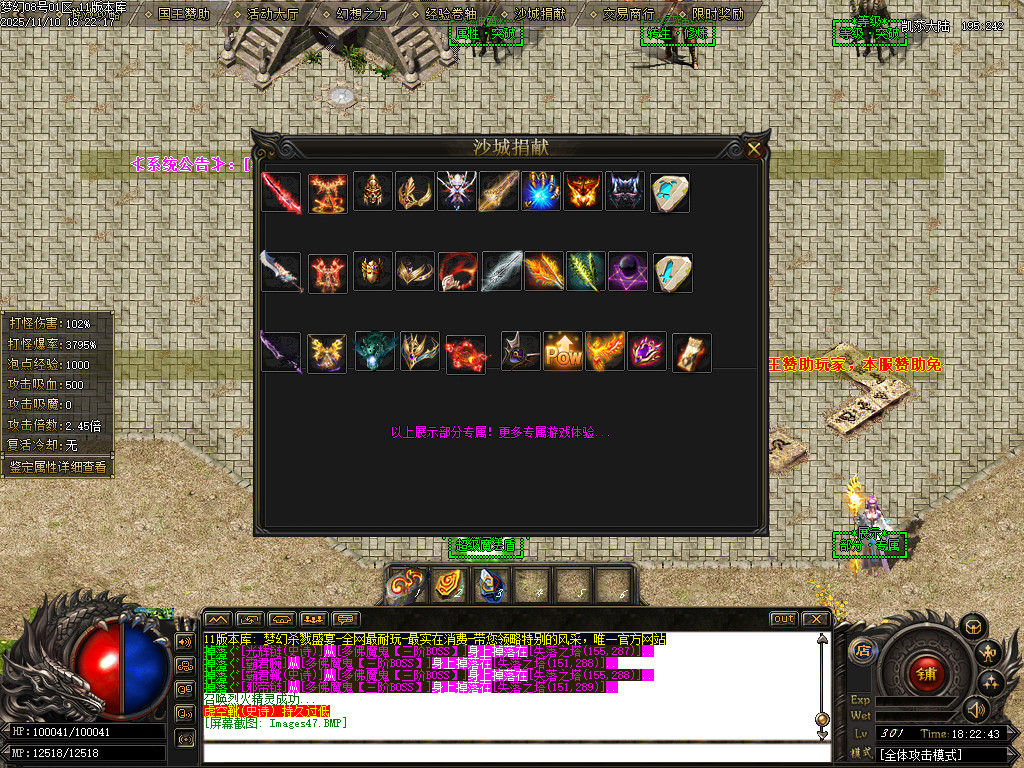Open the 限时奖励 menu
This screenshot has height=768, width=1024.
716,14
